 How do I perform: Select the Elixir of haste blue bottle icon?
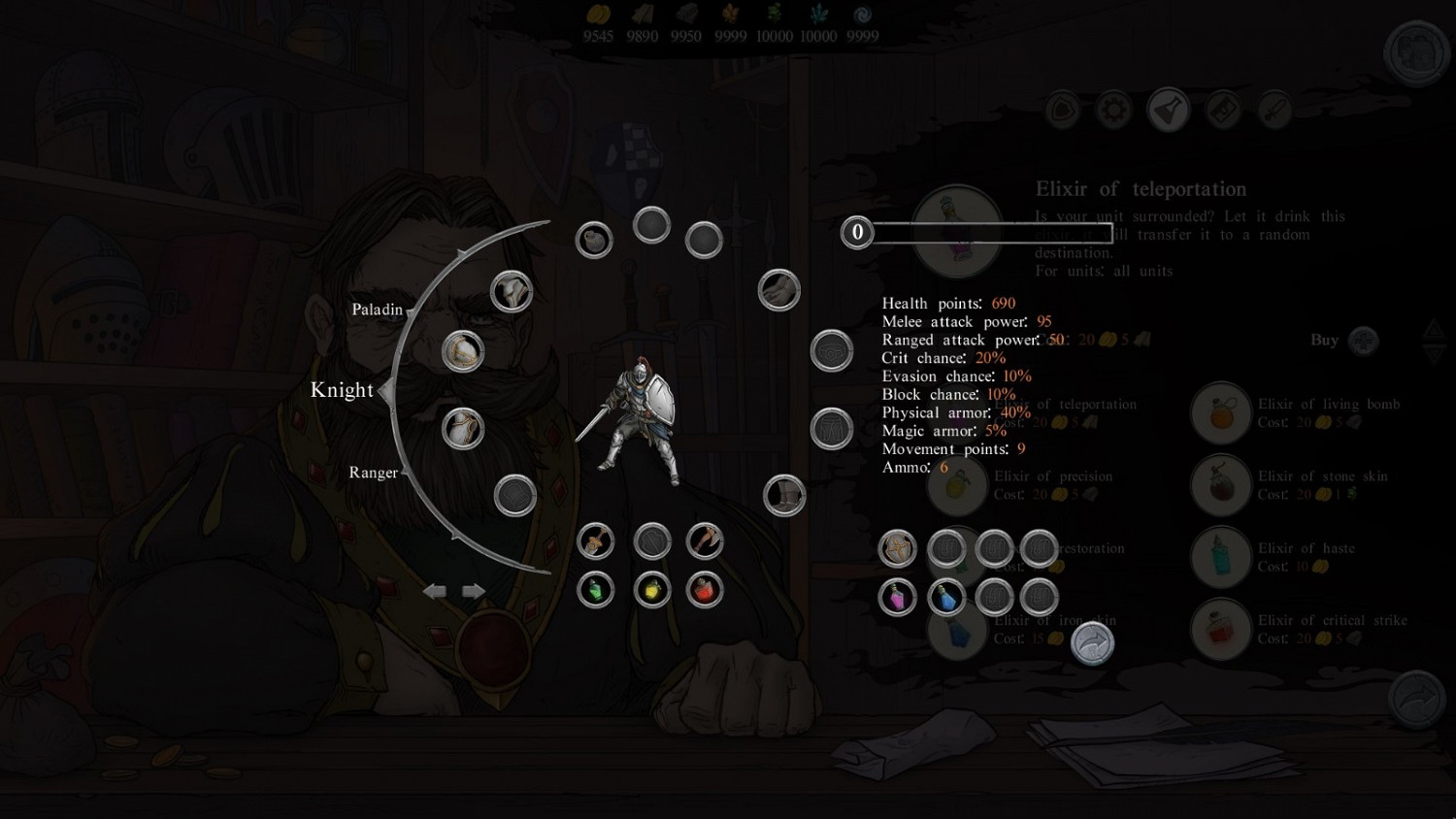click(1220, 558)
